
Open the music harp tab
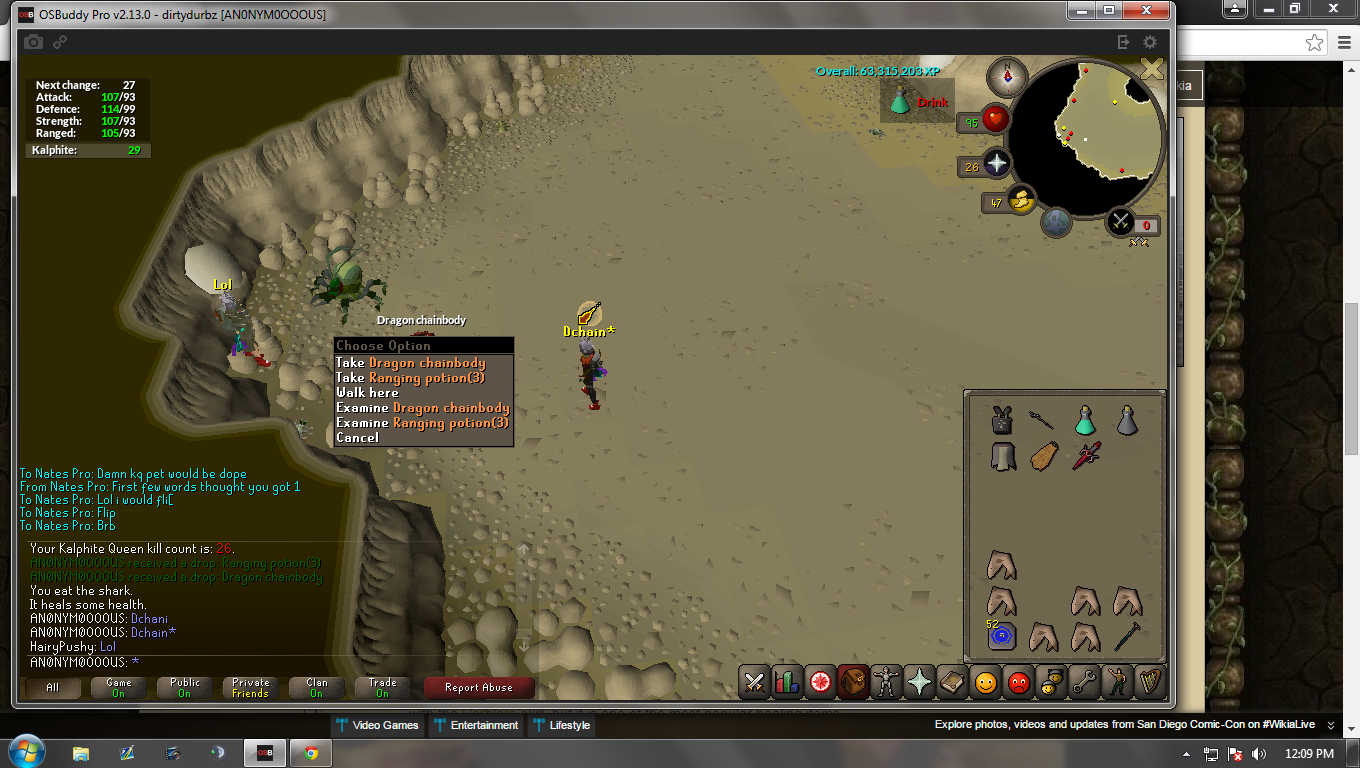pyautogui.click(x=1150, y=682)
